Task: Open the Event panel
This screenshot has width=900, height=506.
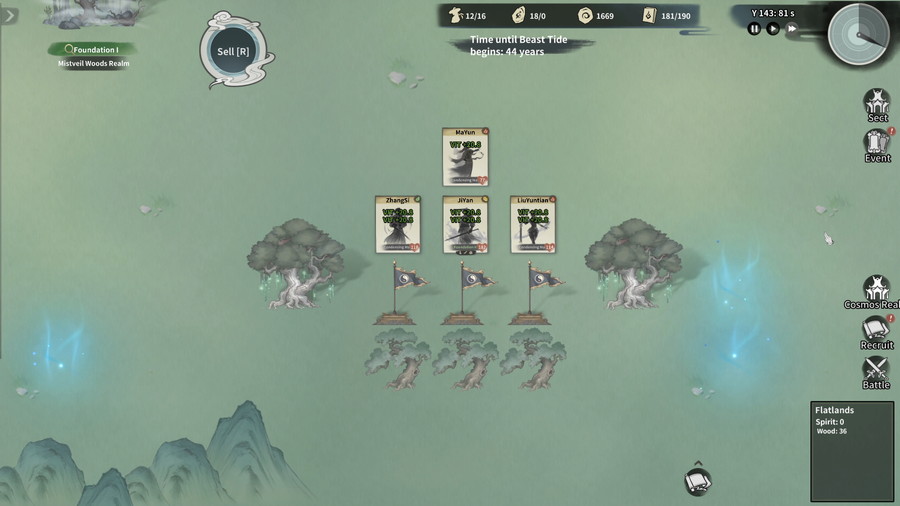Action: [x=877, y=145]
